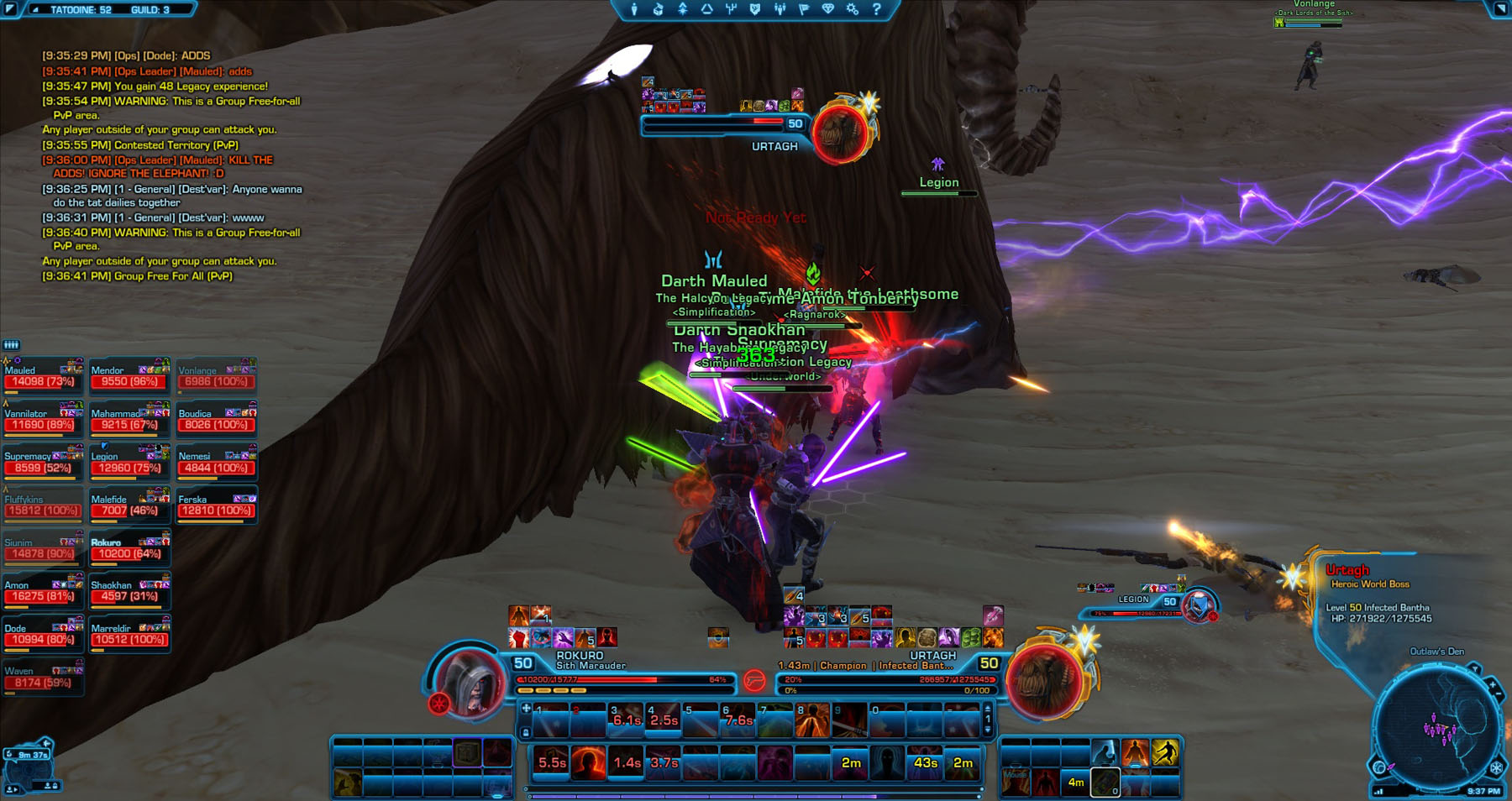Zoom in the minimap with plus button
This screenshot has height=801, width=1512.
coord(1493,686)
